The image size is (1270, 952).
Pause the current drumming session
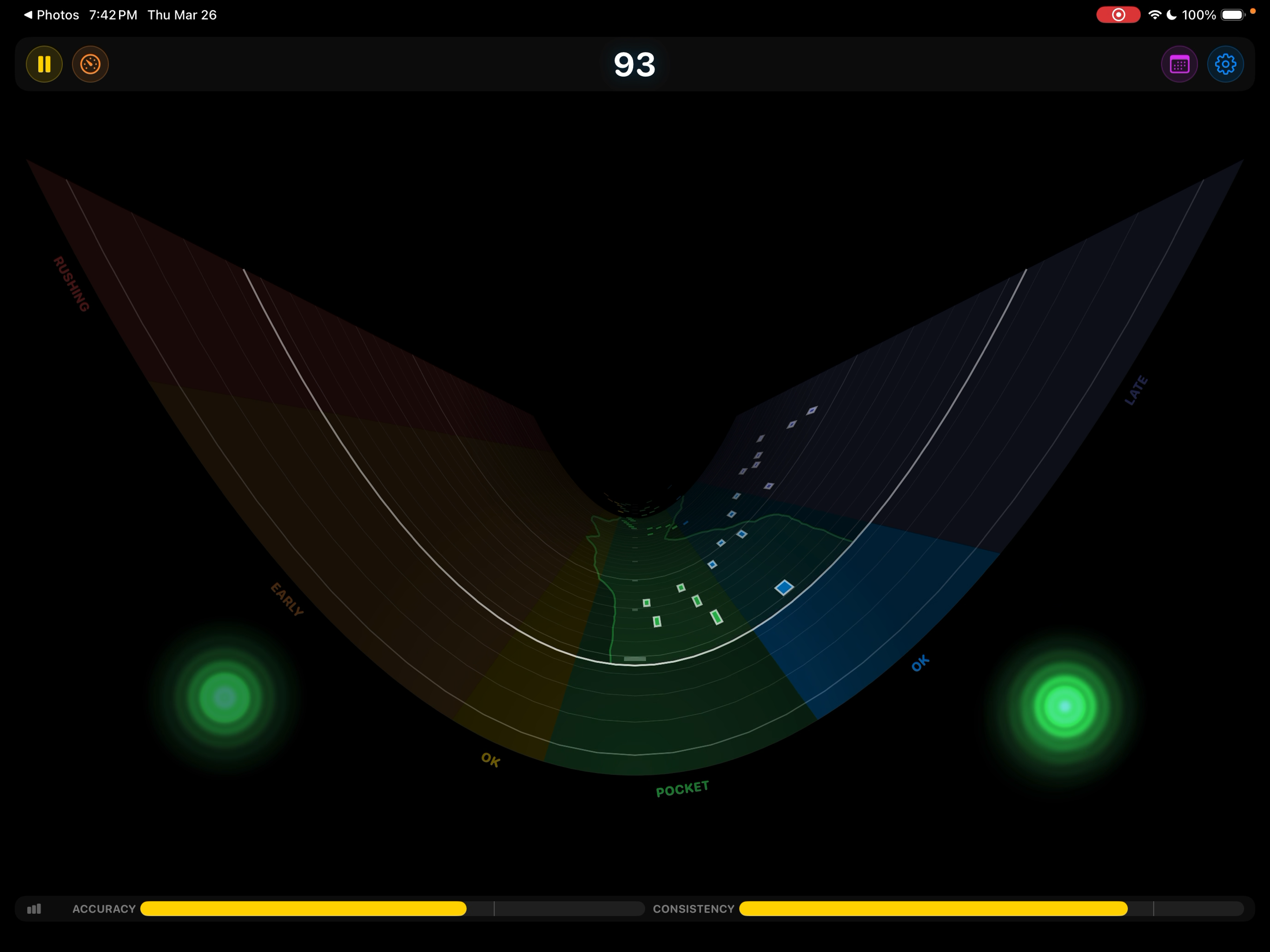click(44, 64)
